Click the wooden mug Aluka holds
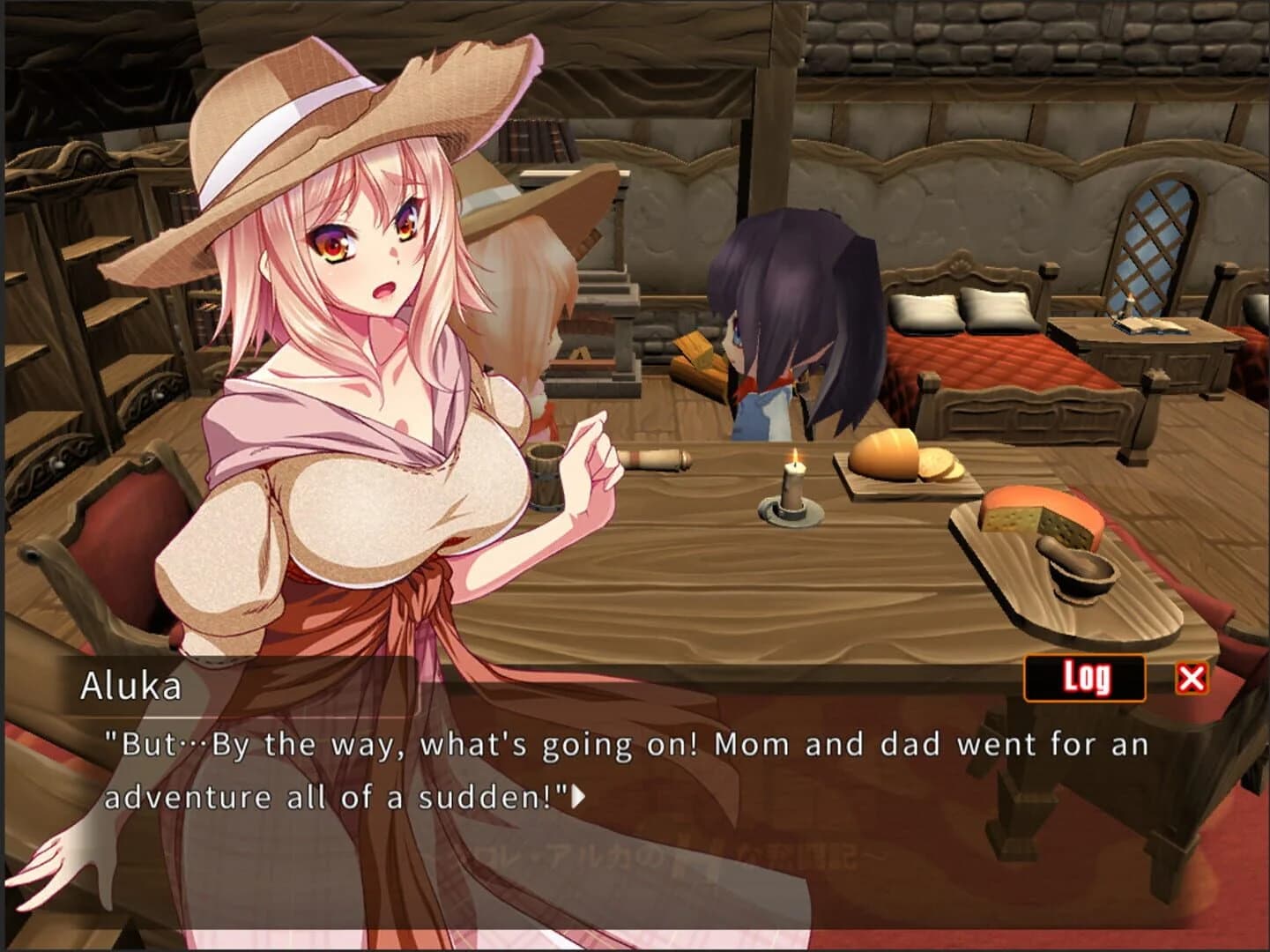 tap(545, 476)
